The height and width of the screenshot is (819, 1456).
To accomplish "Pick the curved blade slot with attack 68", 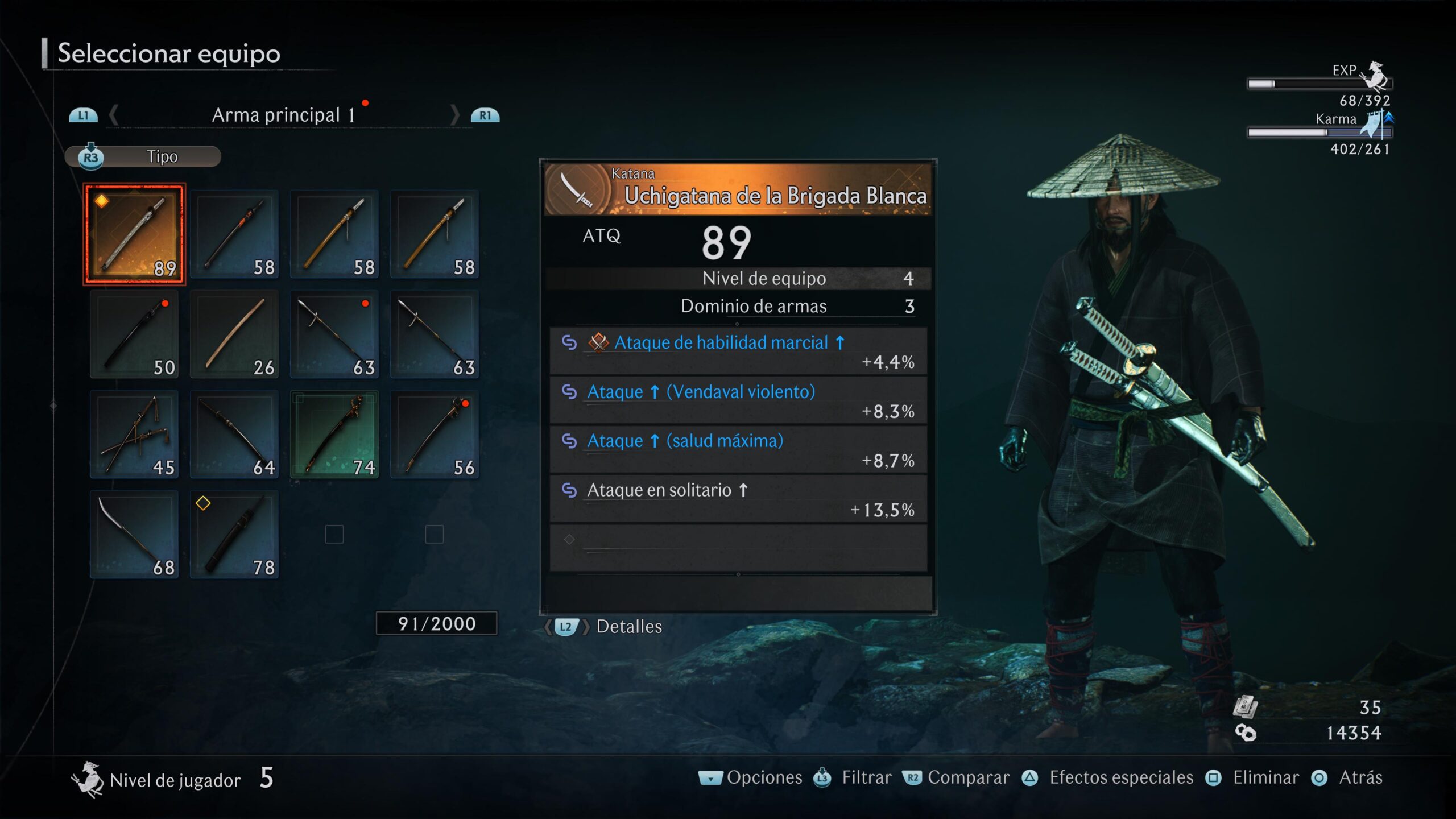I will click(134, 534).
